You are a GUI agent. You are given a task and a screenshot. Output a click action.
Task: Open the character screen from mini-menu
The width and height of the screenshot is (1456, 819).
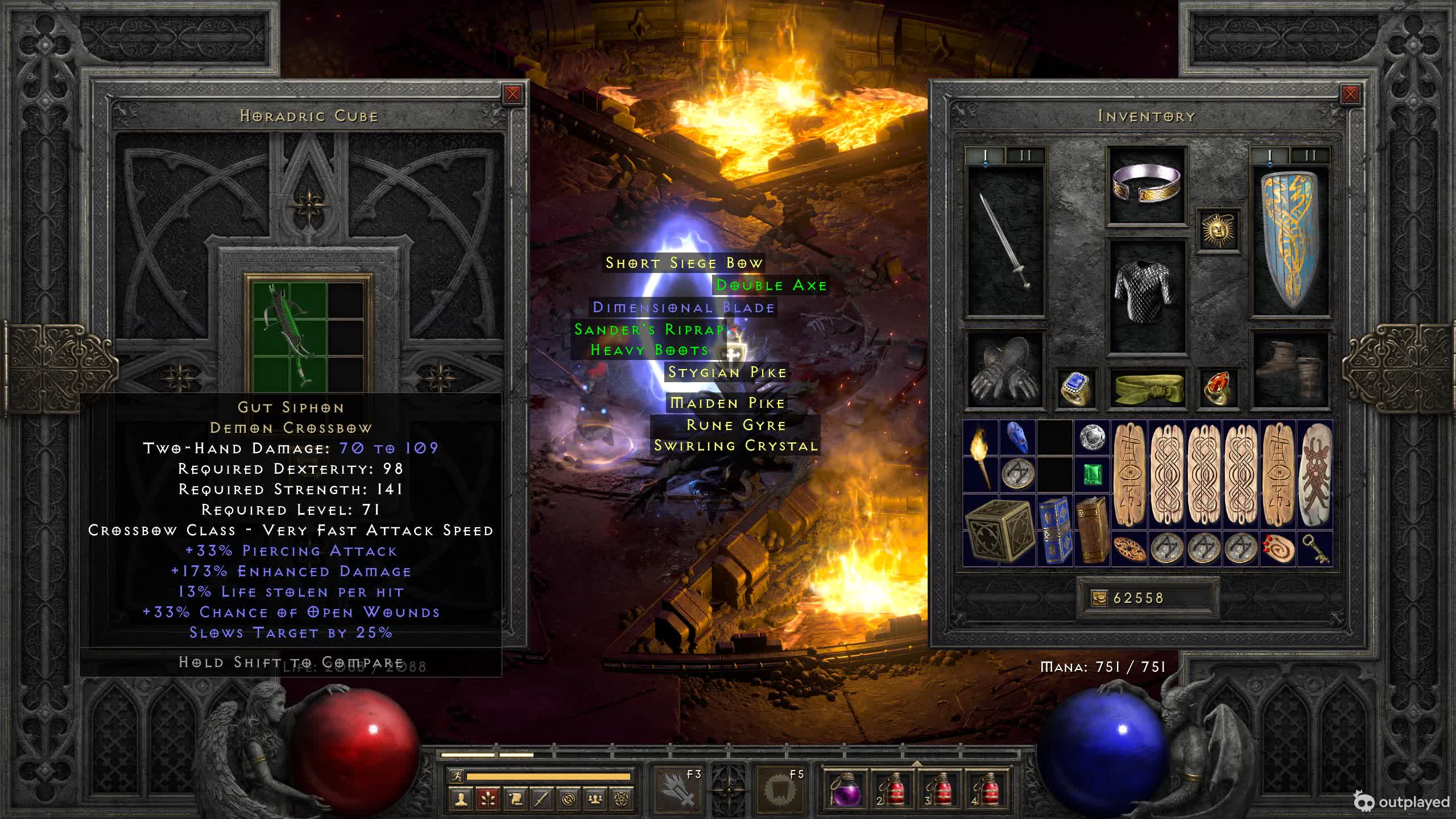point(461,800)
